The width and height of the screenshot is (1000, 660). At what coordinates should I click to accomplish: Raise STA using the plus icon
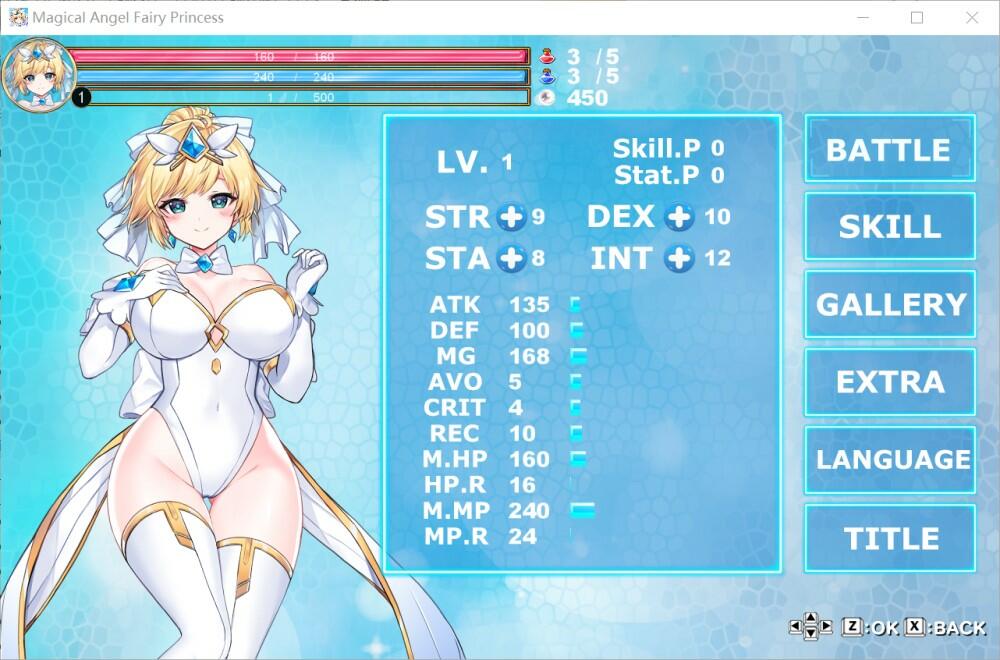pos(511,259)
